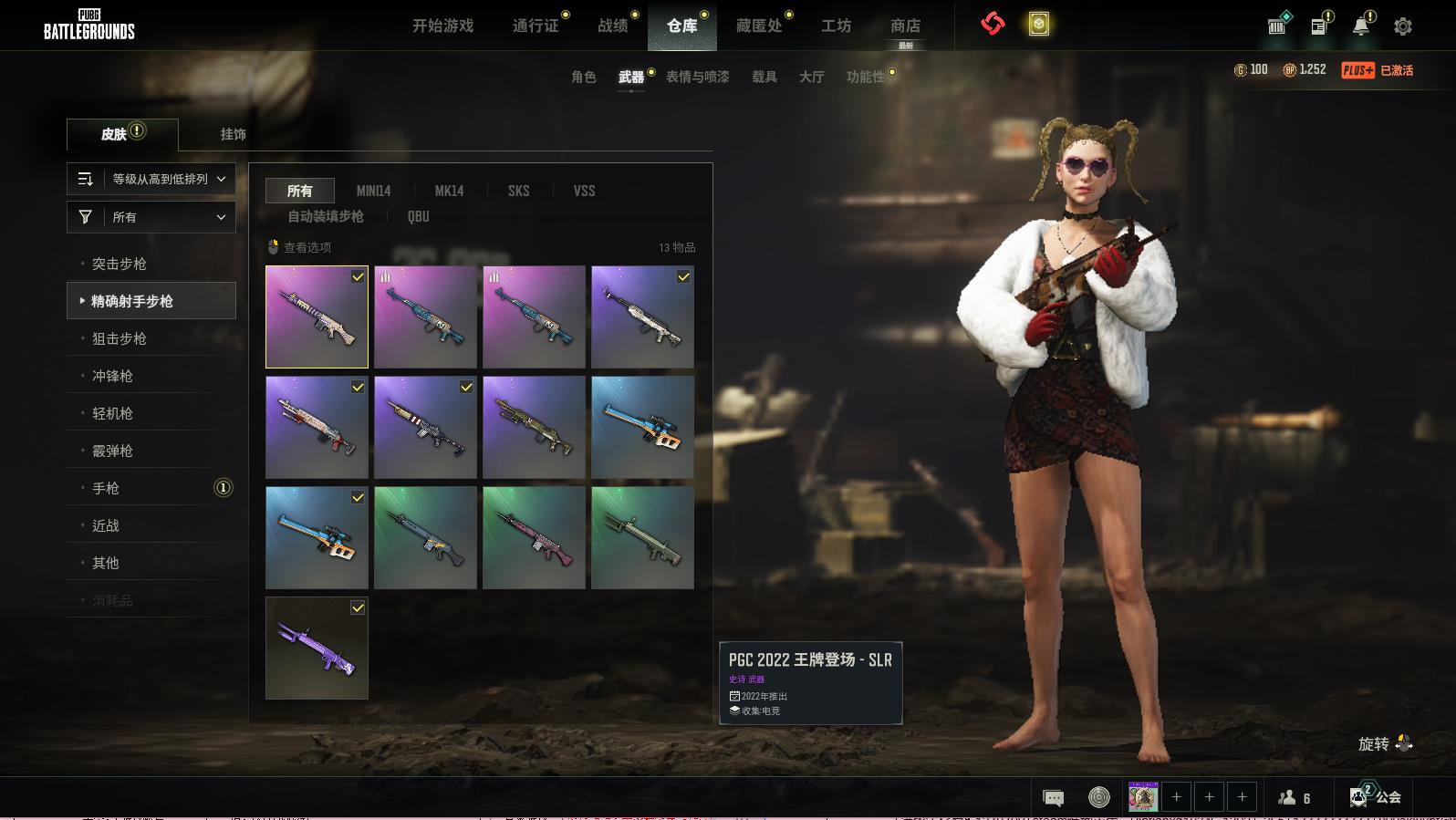Open the chat window icon

pos(1053,798)
